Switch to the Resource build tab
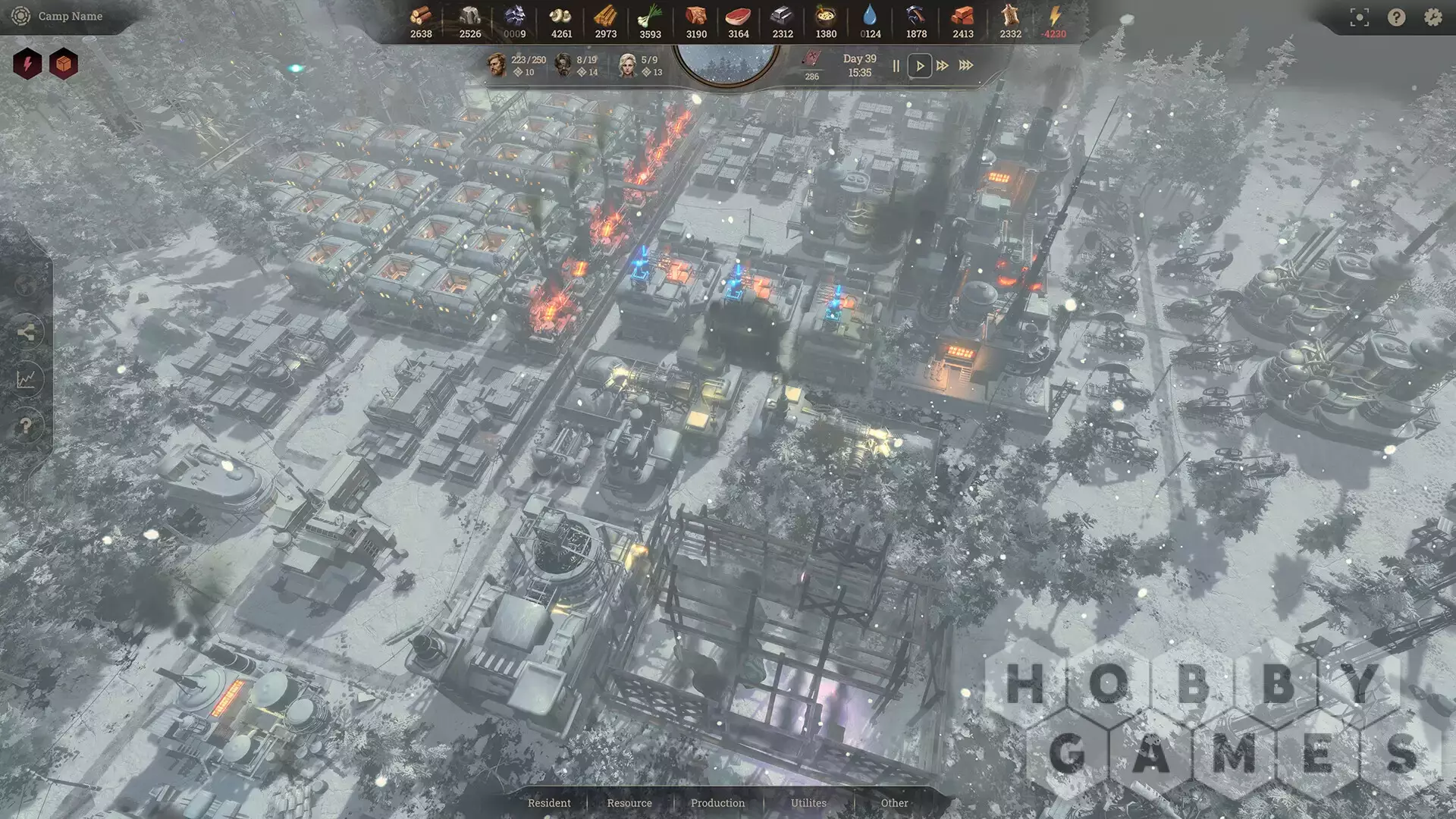Image resolution: width=1456 pixels, height=819 pixels. point(629,803)
